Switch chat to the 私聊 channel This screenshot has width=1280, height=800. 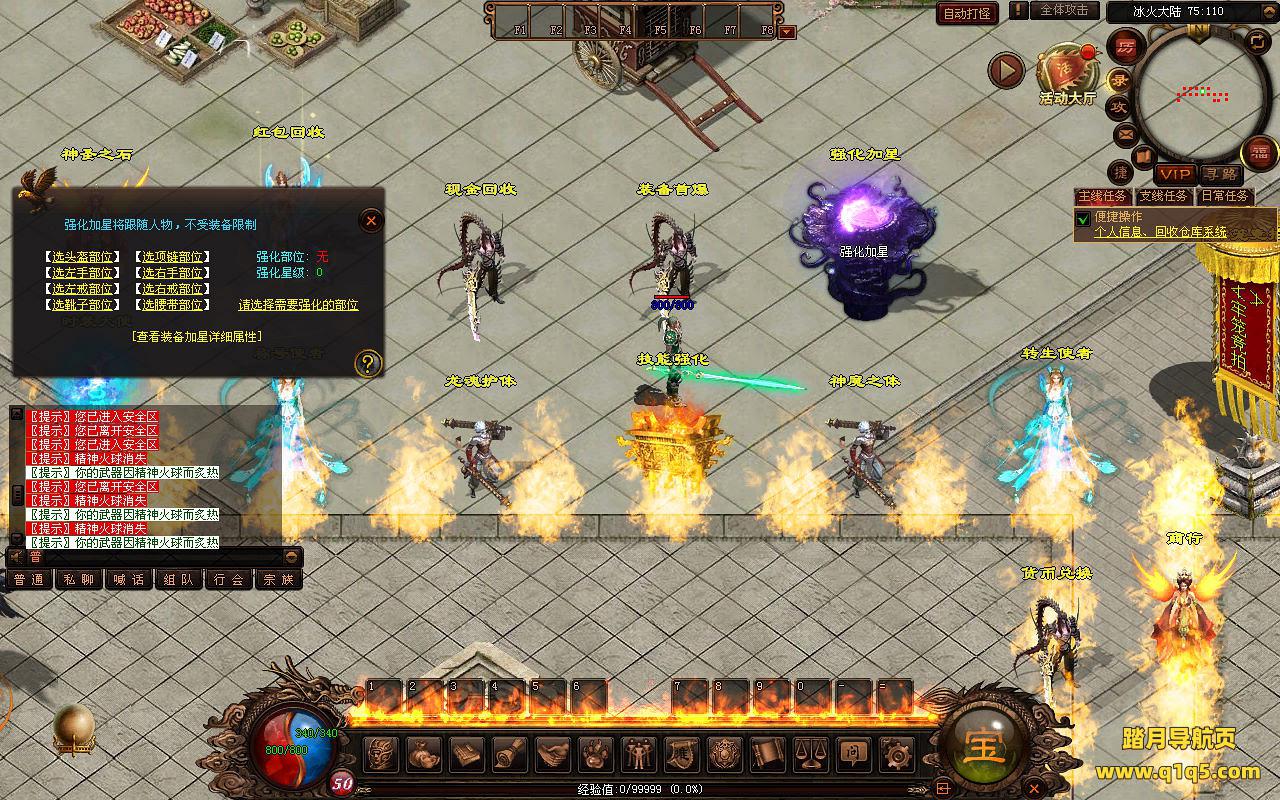click(x=78, y=579)
